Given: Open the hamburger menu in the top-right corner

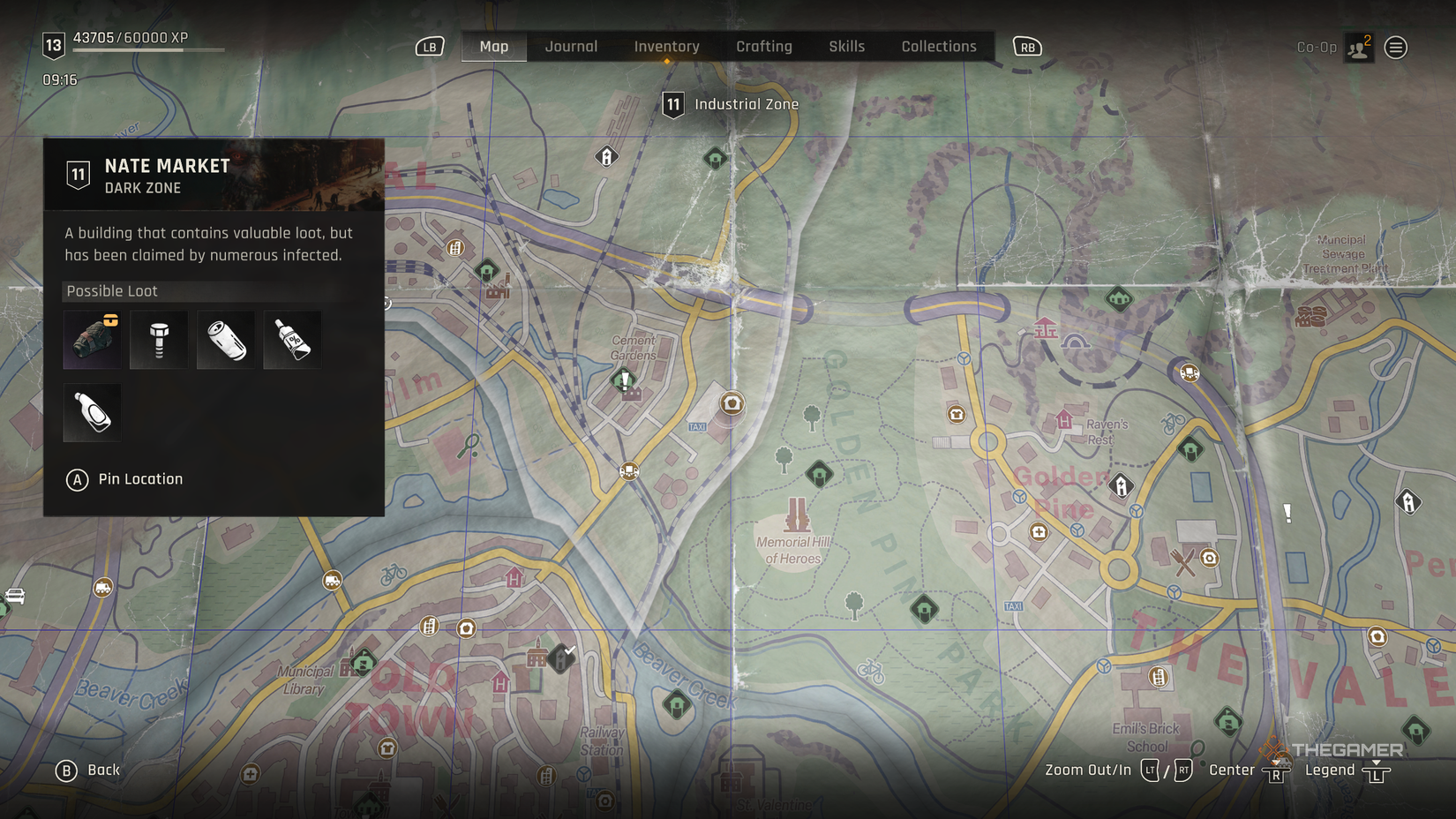Looking at the screenshot, I should tap(1396, 47).
